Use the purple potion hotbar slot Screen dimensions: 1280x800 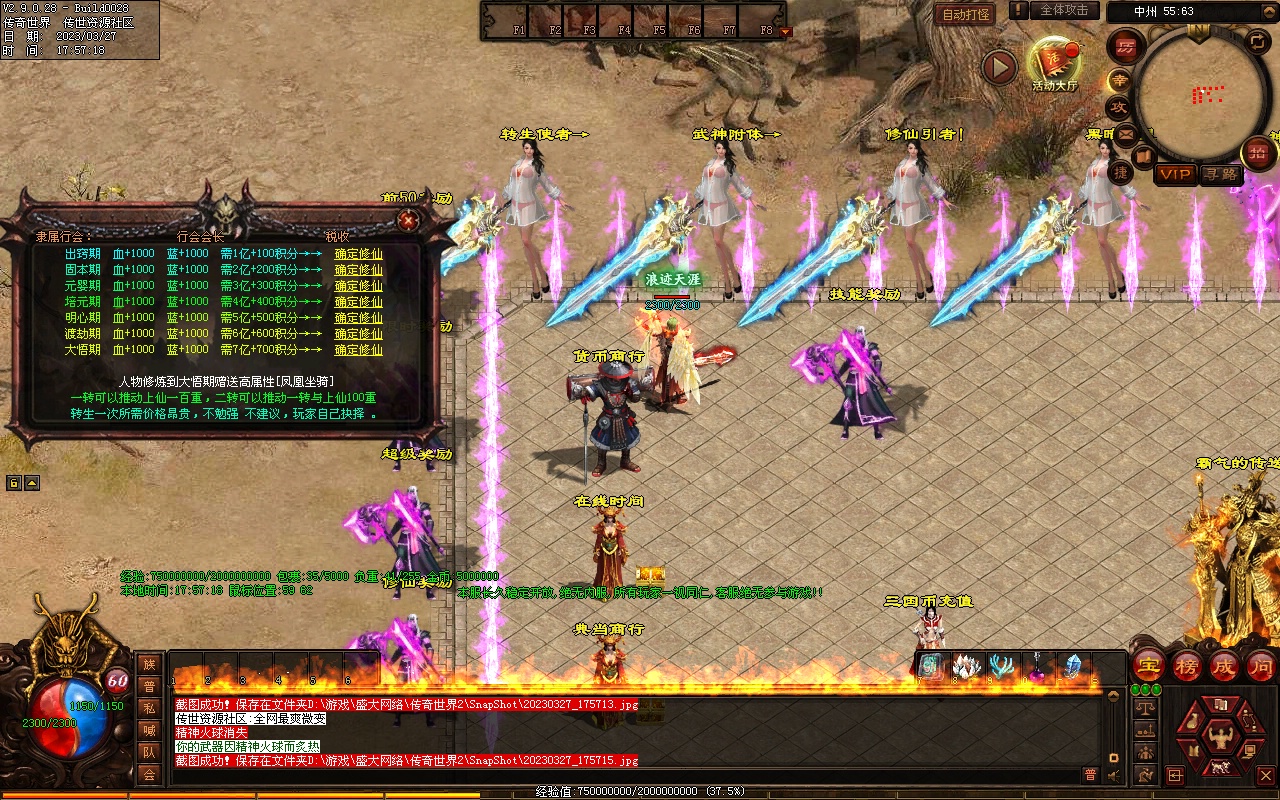(x=1037, y=666)
